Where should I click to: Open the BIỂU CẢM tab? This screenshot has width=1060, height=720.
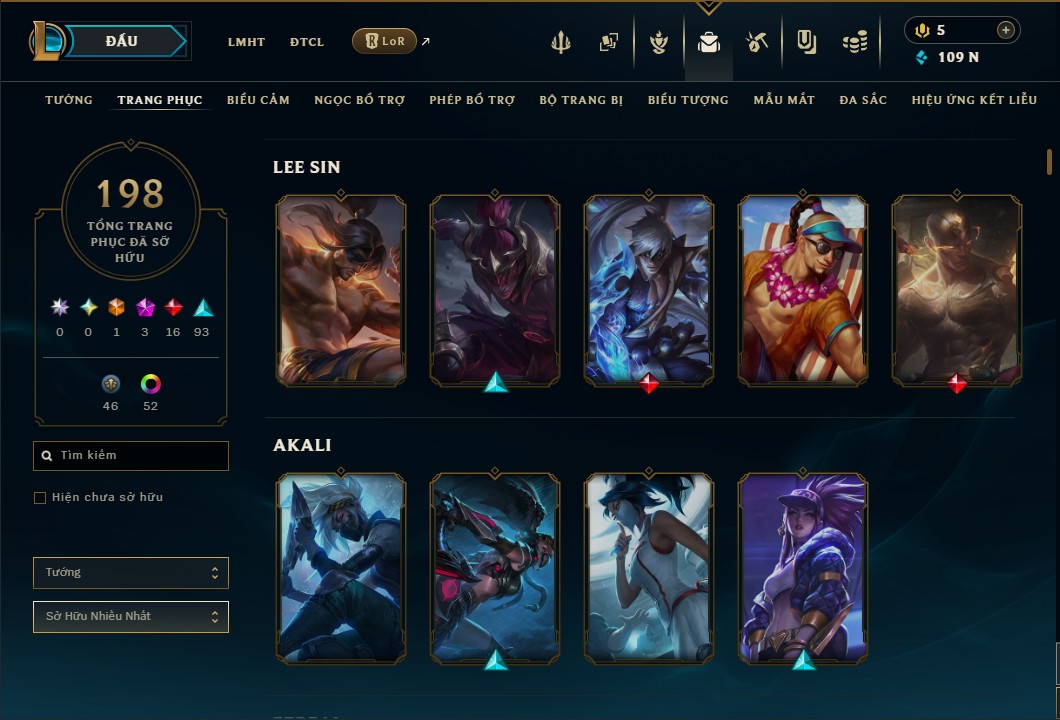pyautogui.click(x=258, y=100)
